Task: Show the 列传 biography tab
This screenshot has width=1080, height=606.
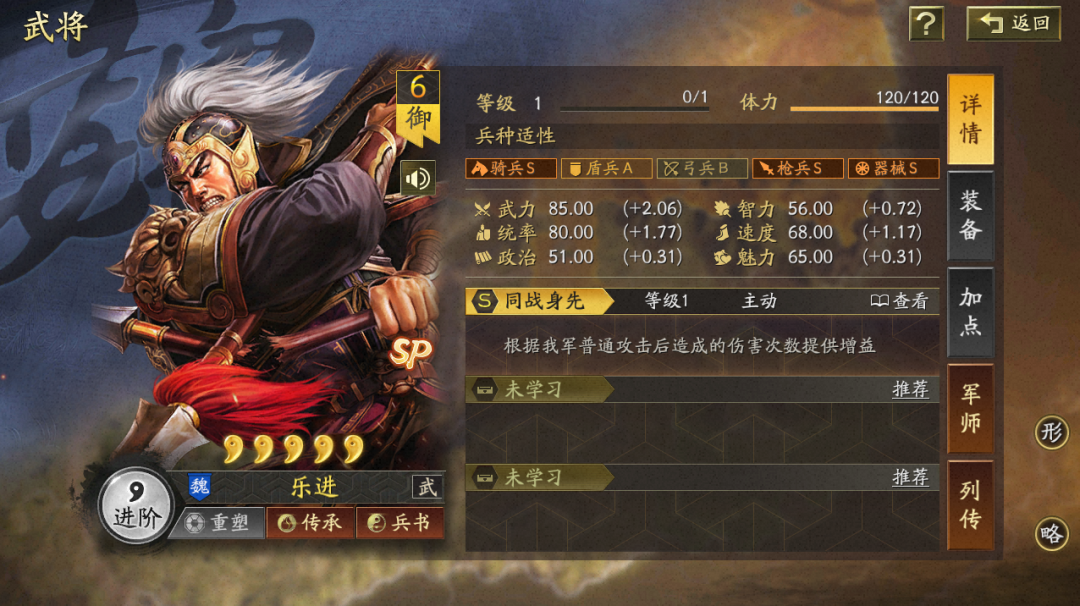Action: [970, 504]
